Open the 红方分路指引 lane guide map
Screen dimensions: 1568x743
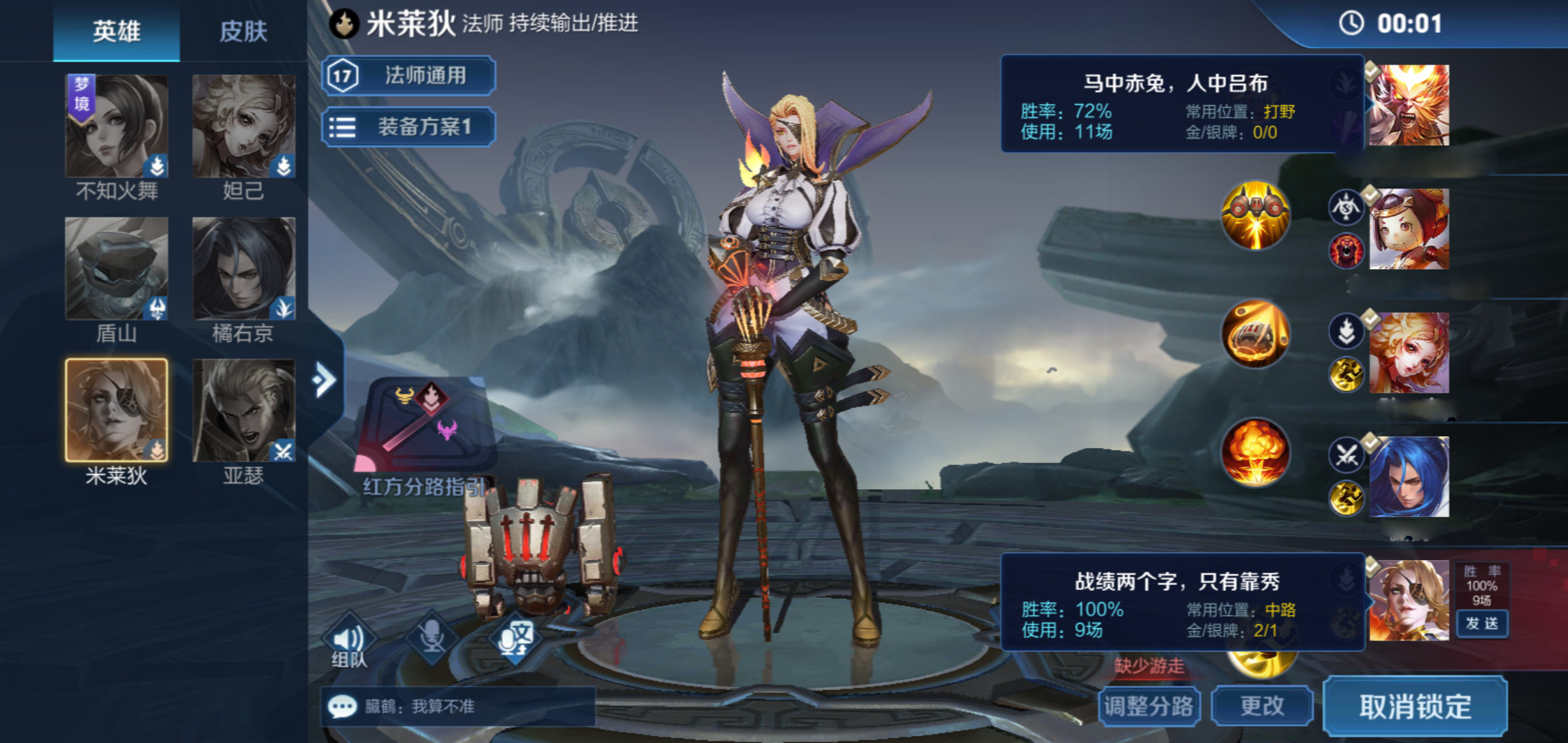[x=424, y=427]
